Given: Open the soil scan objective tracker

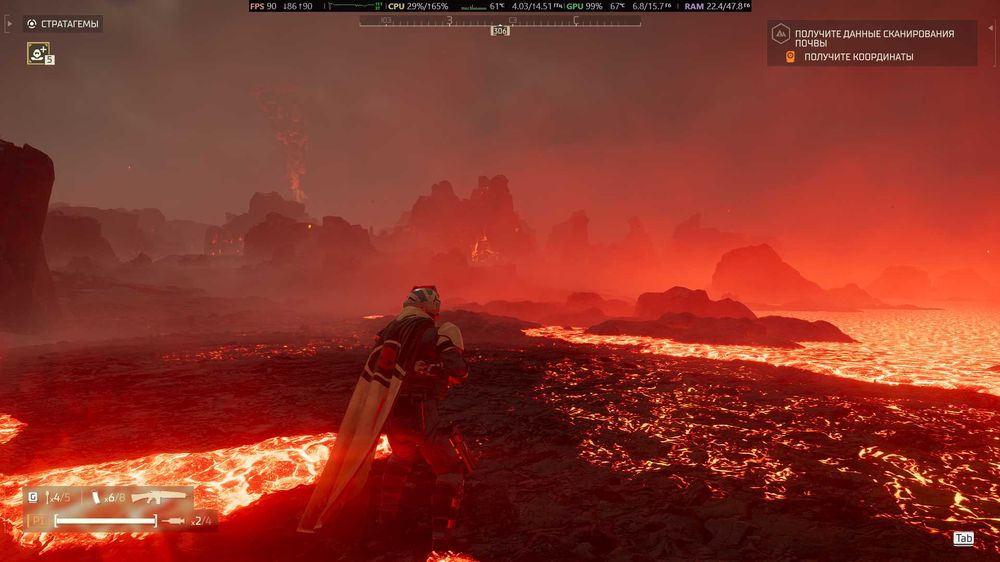Looking at the screenshot, I should click(x=872, y=38).
